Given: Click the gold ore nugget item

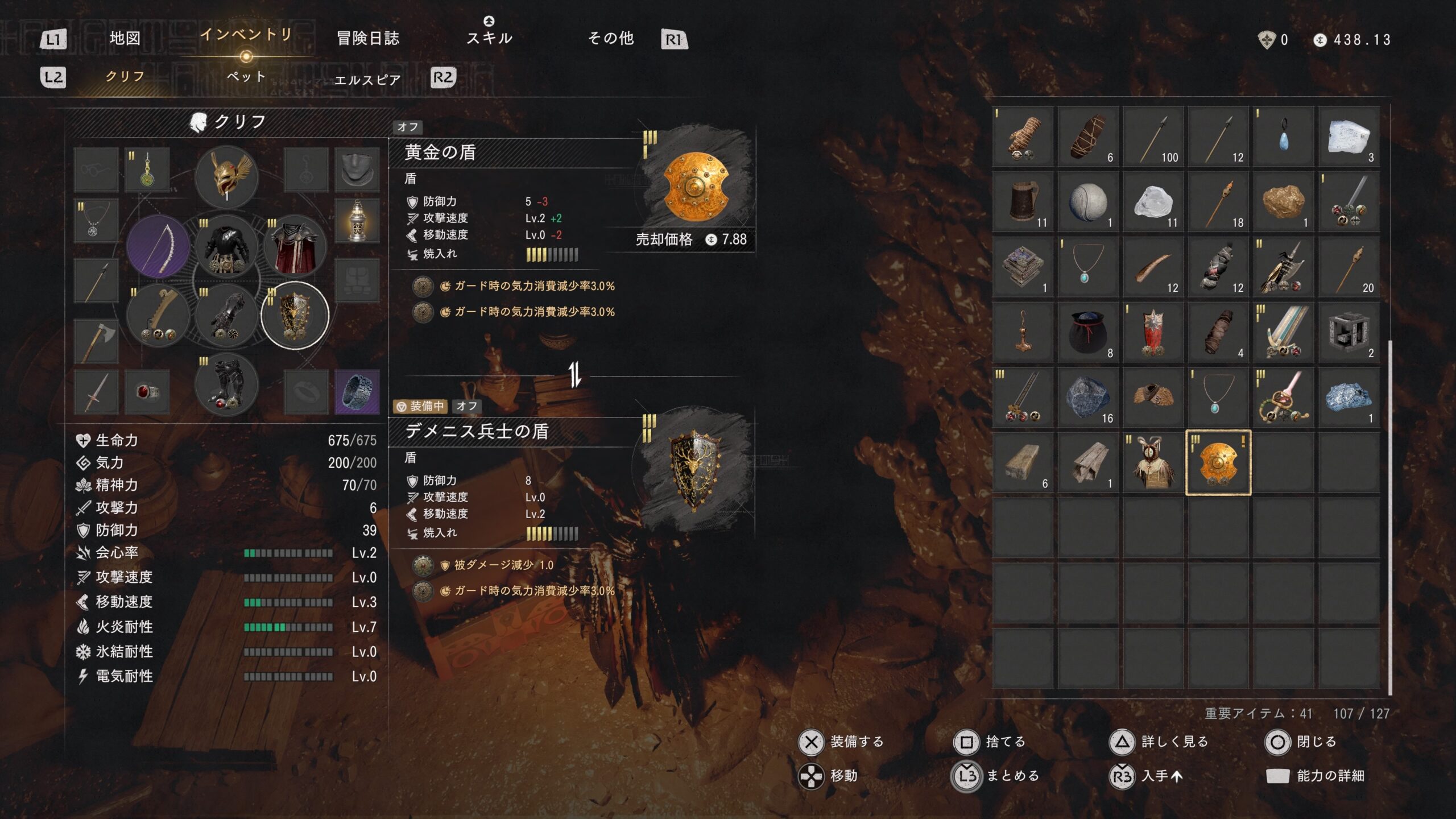Looking at the screenshot, I should click(1283, 202).
